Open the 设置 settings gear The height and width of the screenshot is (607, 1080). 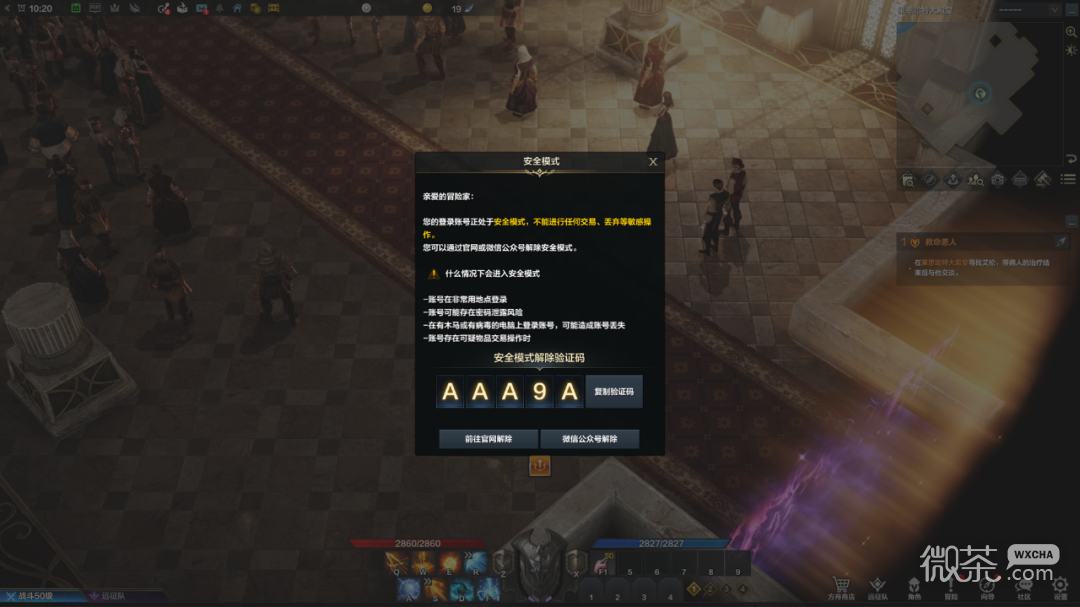[x=1060, y=588]
